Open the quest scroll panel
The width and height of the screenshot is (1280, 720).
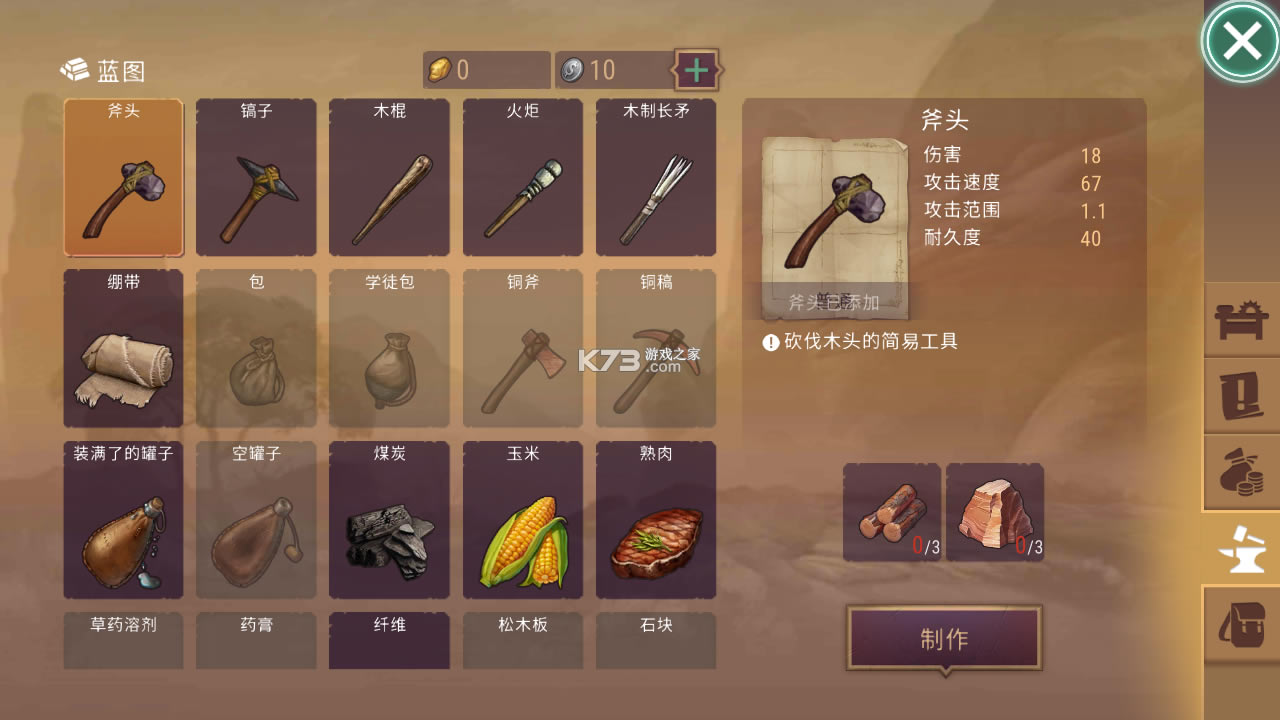(1241, 397)
